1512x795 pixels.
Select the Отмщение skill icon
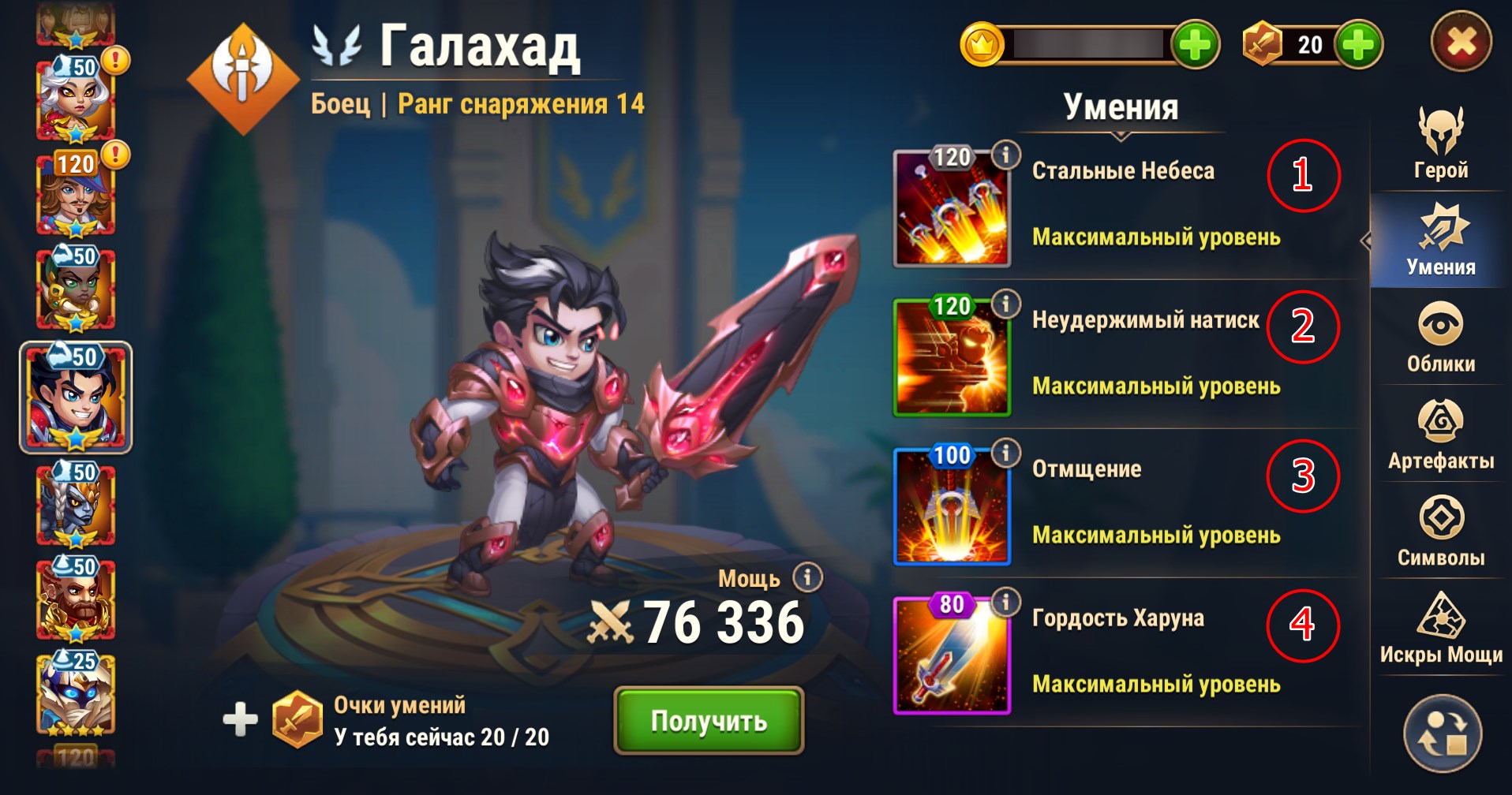952,506
